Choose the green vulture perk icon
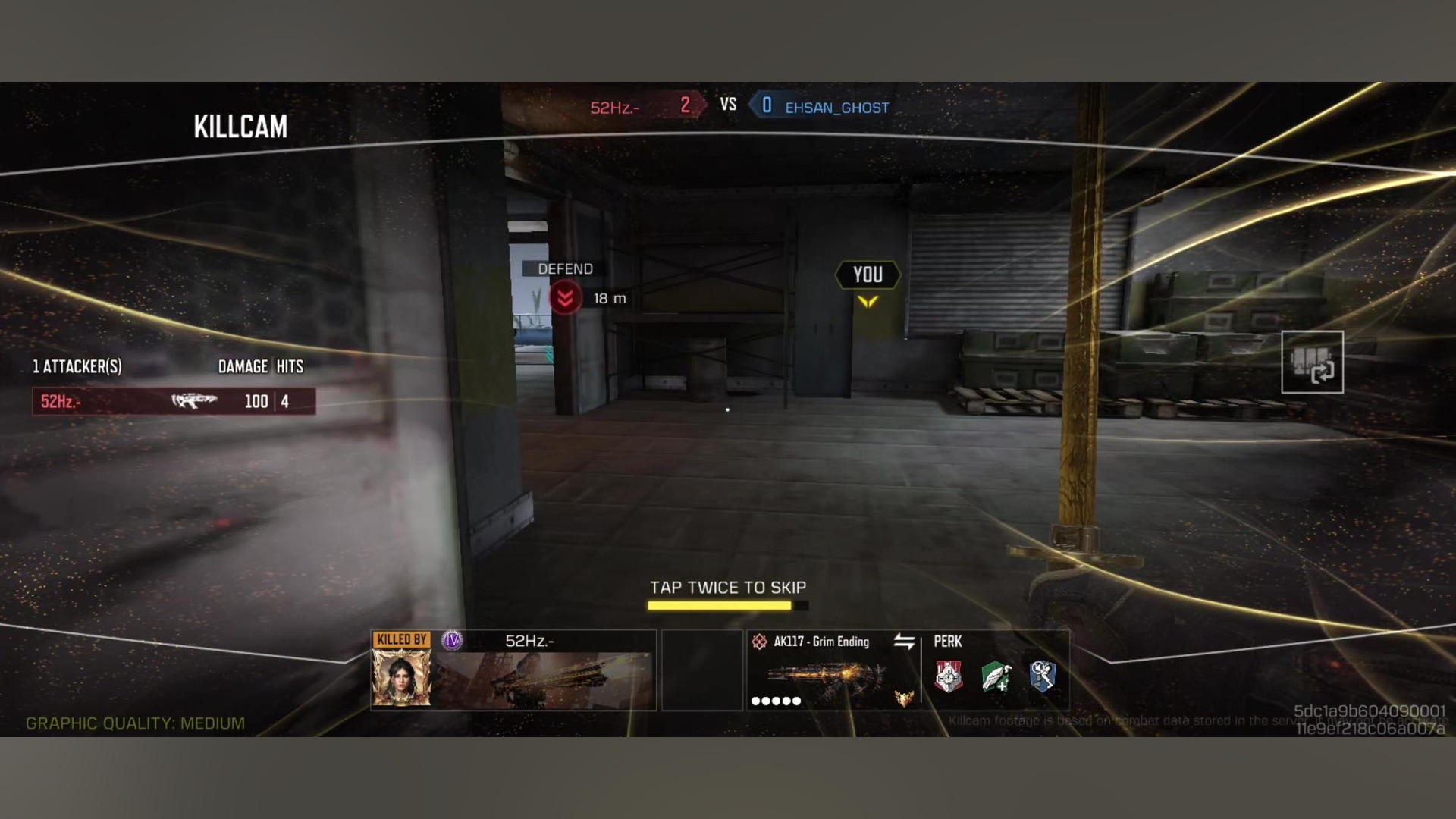This screenshot has height=819, width=1456. click(x=996, y=676)
